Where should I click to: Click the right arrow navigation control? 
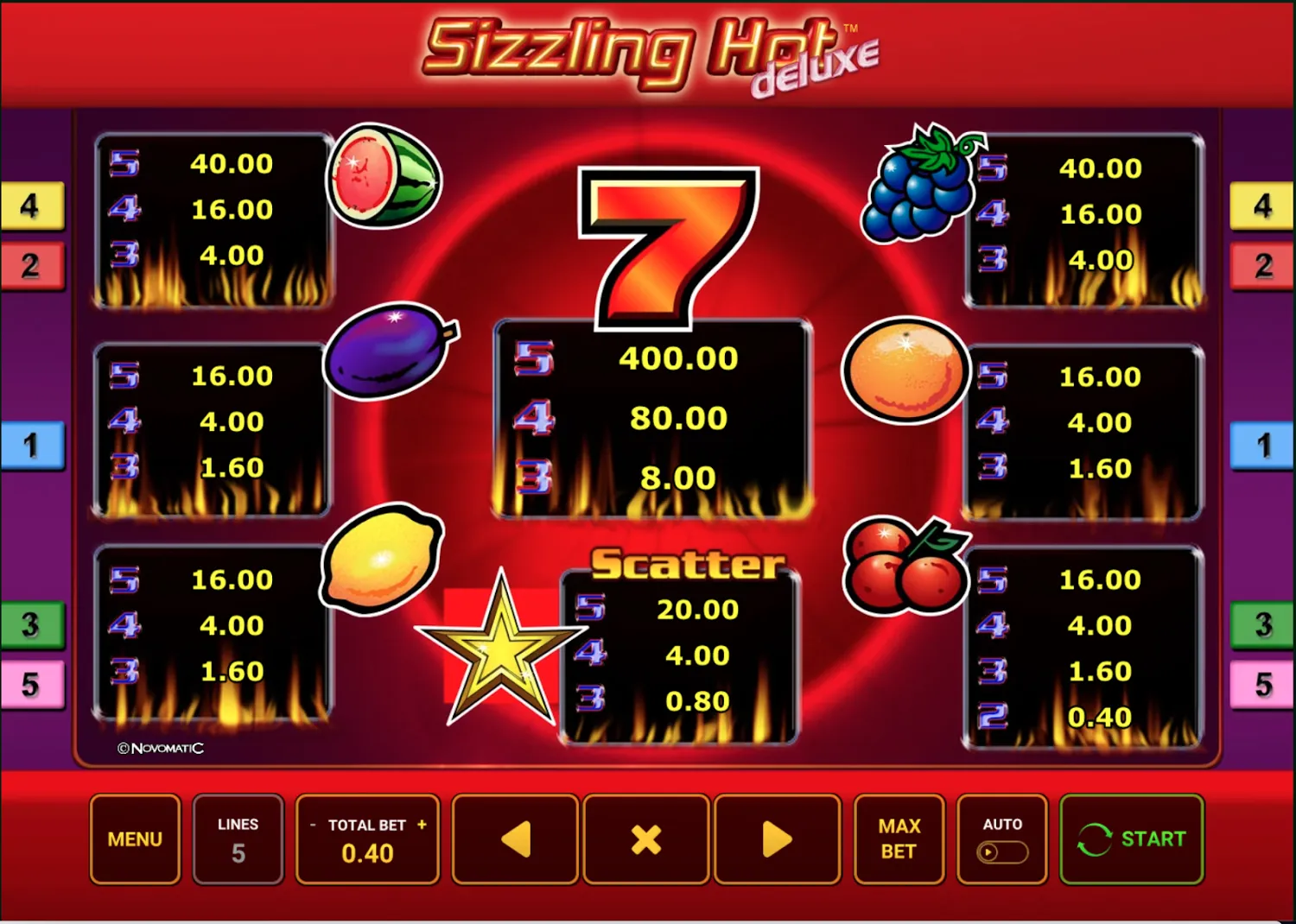click(778, 839)
